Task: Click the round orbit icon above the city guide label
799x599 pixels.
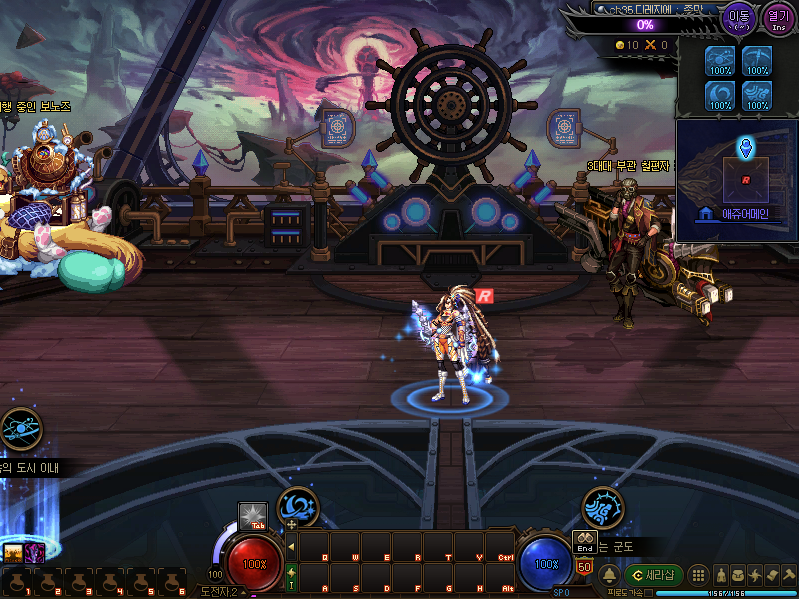Action: (20, 429)
